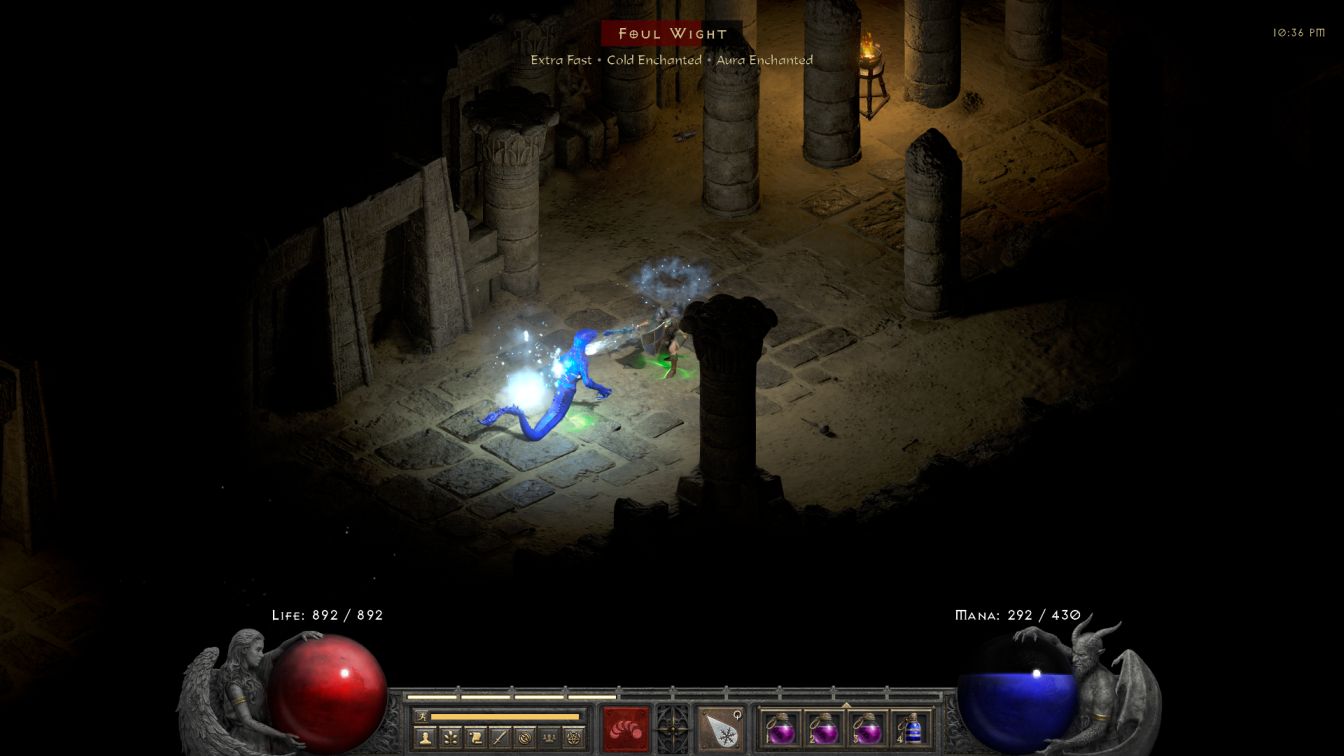Expand the belt with the small arrow

tap(846, 704)
